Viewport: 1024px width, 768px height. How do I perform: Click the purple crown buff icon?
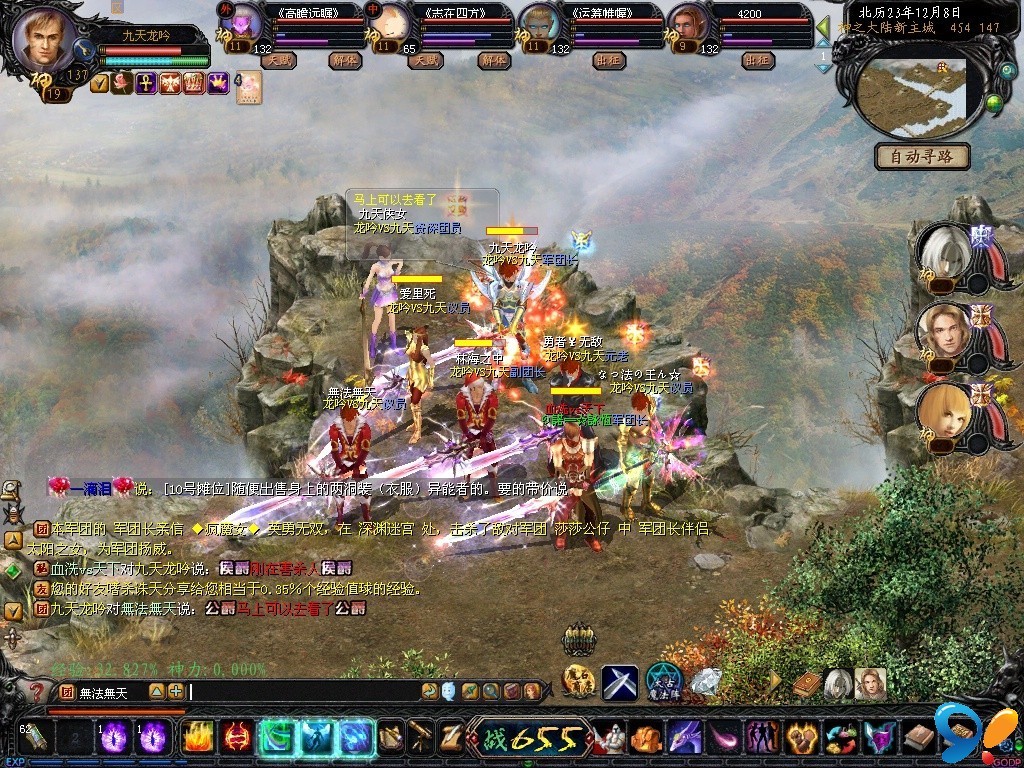coord(218,84)
